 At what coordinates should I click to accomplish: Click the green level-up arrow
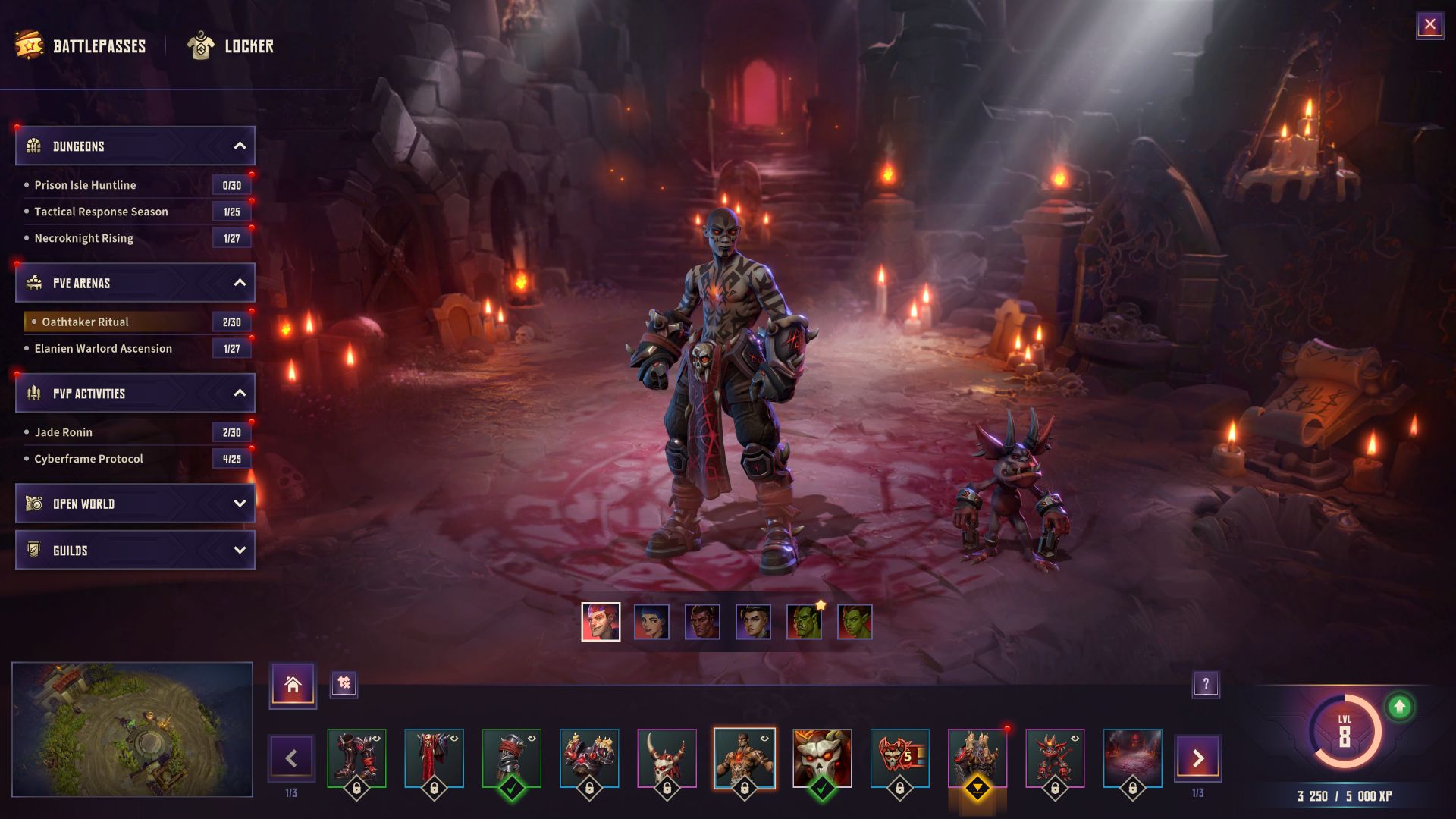[1399, 708]
